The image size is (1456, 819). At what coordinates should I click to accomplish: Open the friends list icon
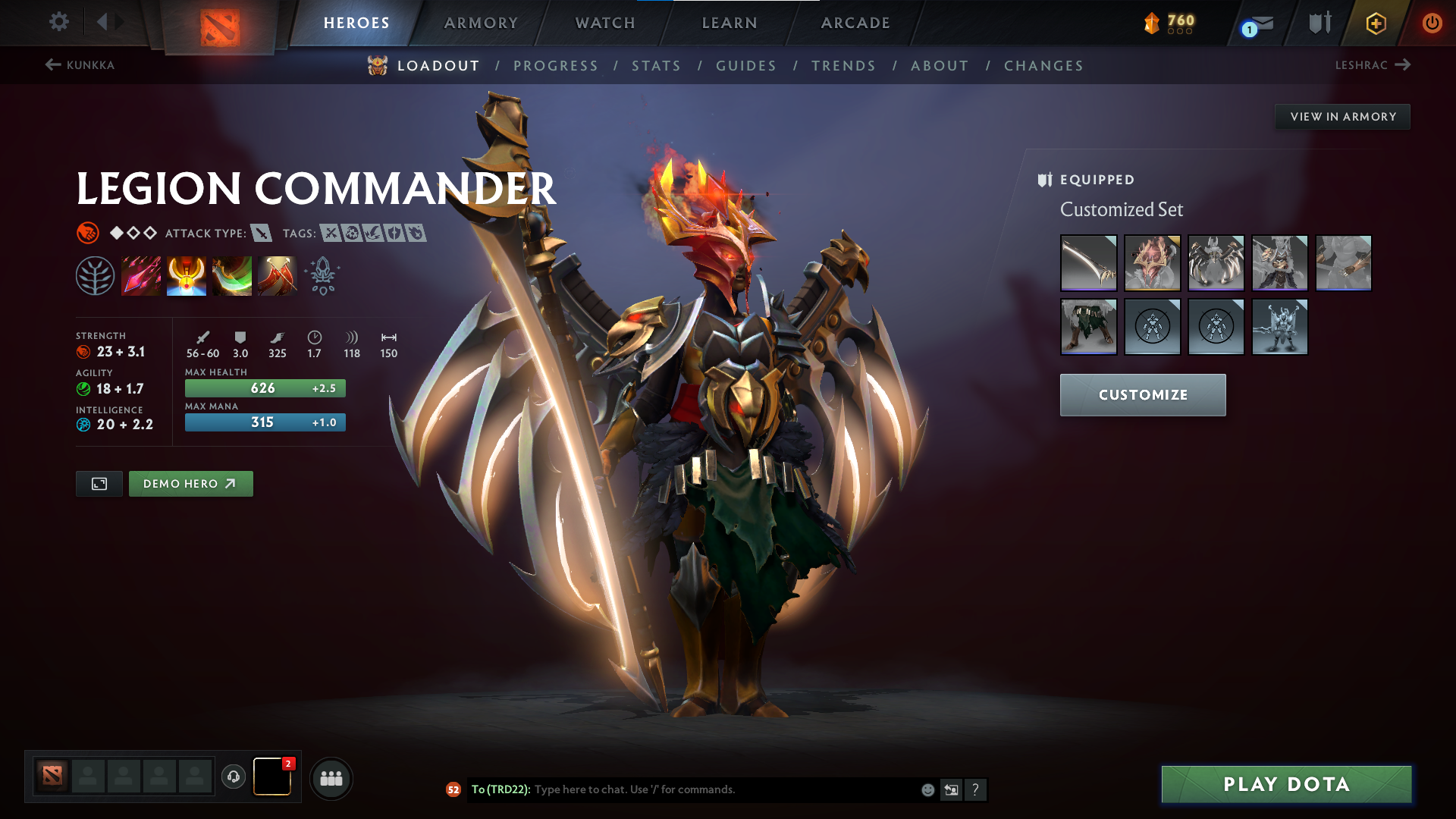pyautogui.click(x=331, y=777)
